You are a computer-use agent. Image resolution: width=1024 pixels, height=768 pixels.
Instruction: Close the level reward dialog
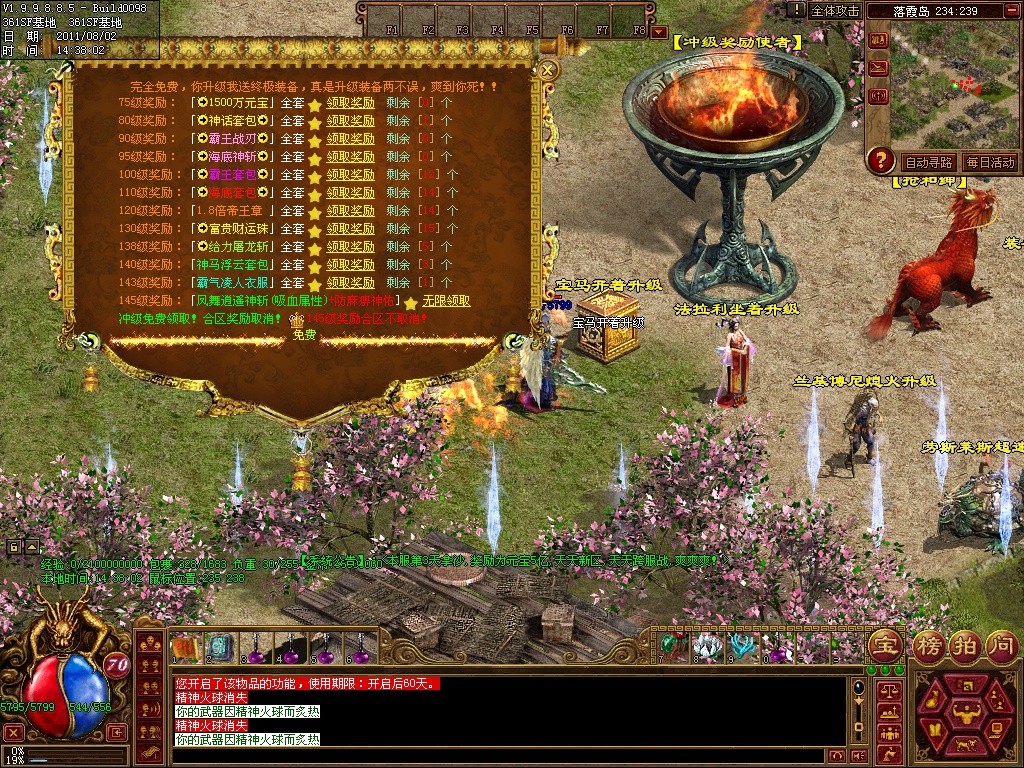click(547, 69)
